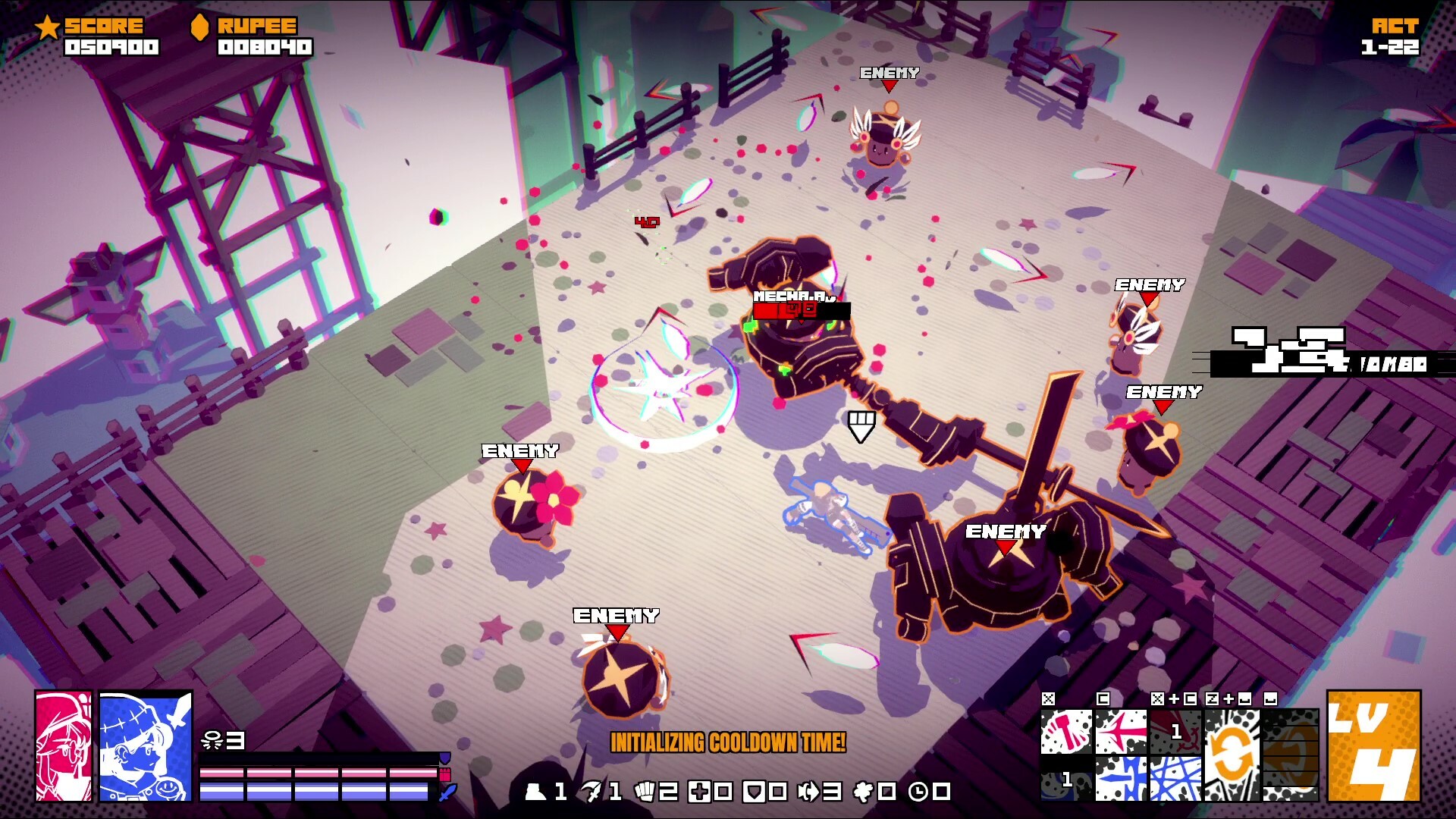Click the orange LV 4 level badge
This screenshot has height=819, width=1456.
(1373, 746)
